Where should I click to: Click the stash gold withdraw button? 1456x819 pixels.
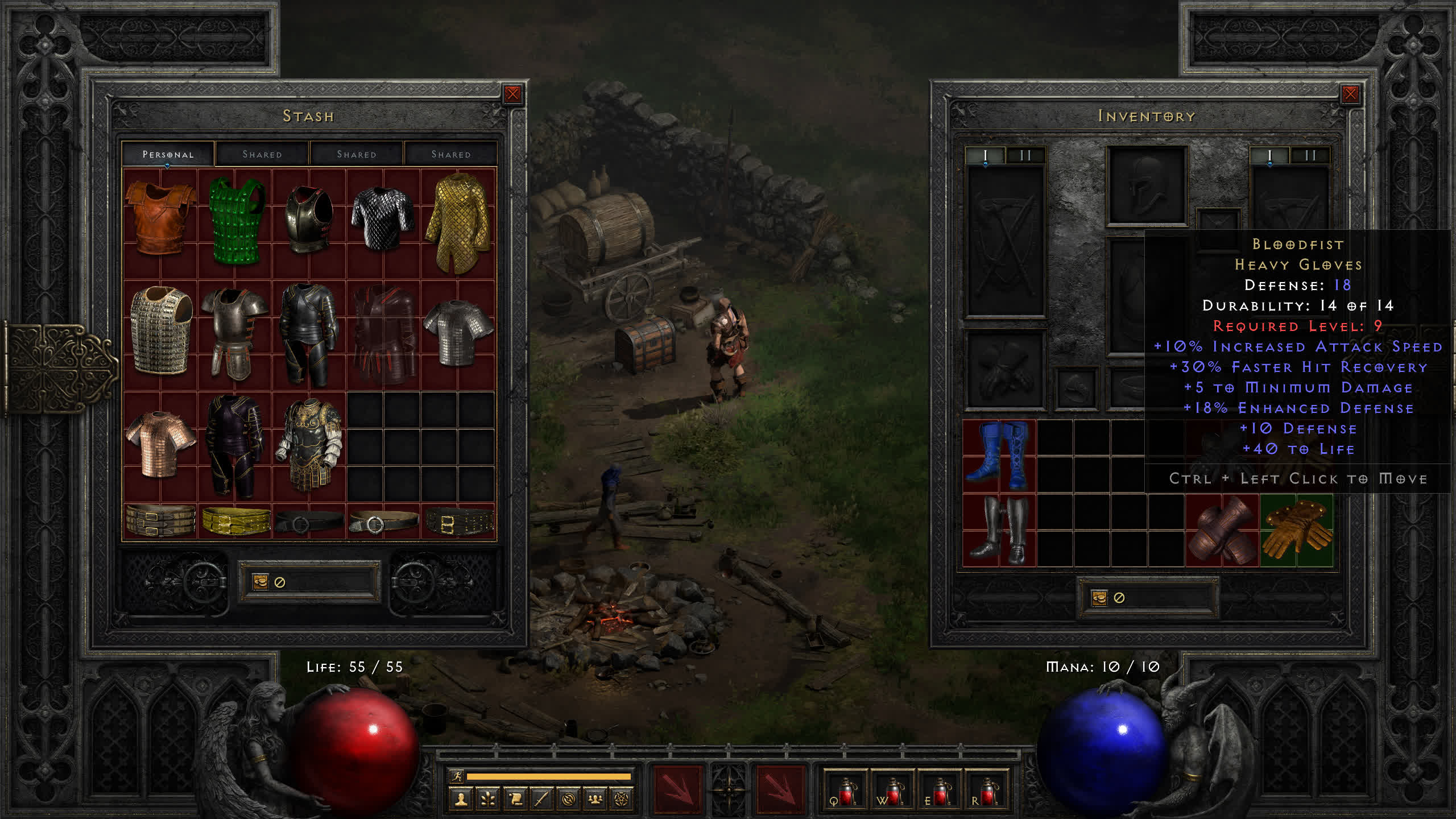pos(260,581)
